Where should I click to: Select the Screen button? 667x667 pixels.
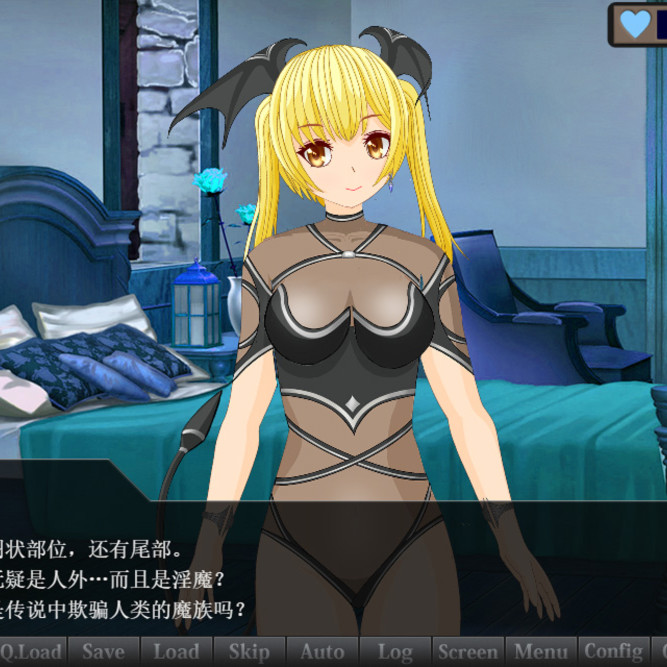pyautogui.click(x=468, y=652)
